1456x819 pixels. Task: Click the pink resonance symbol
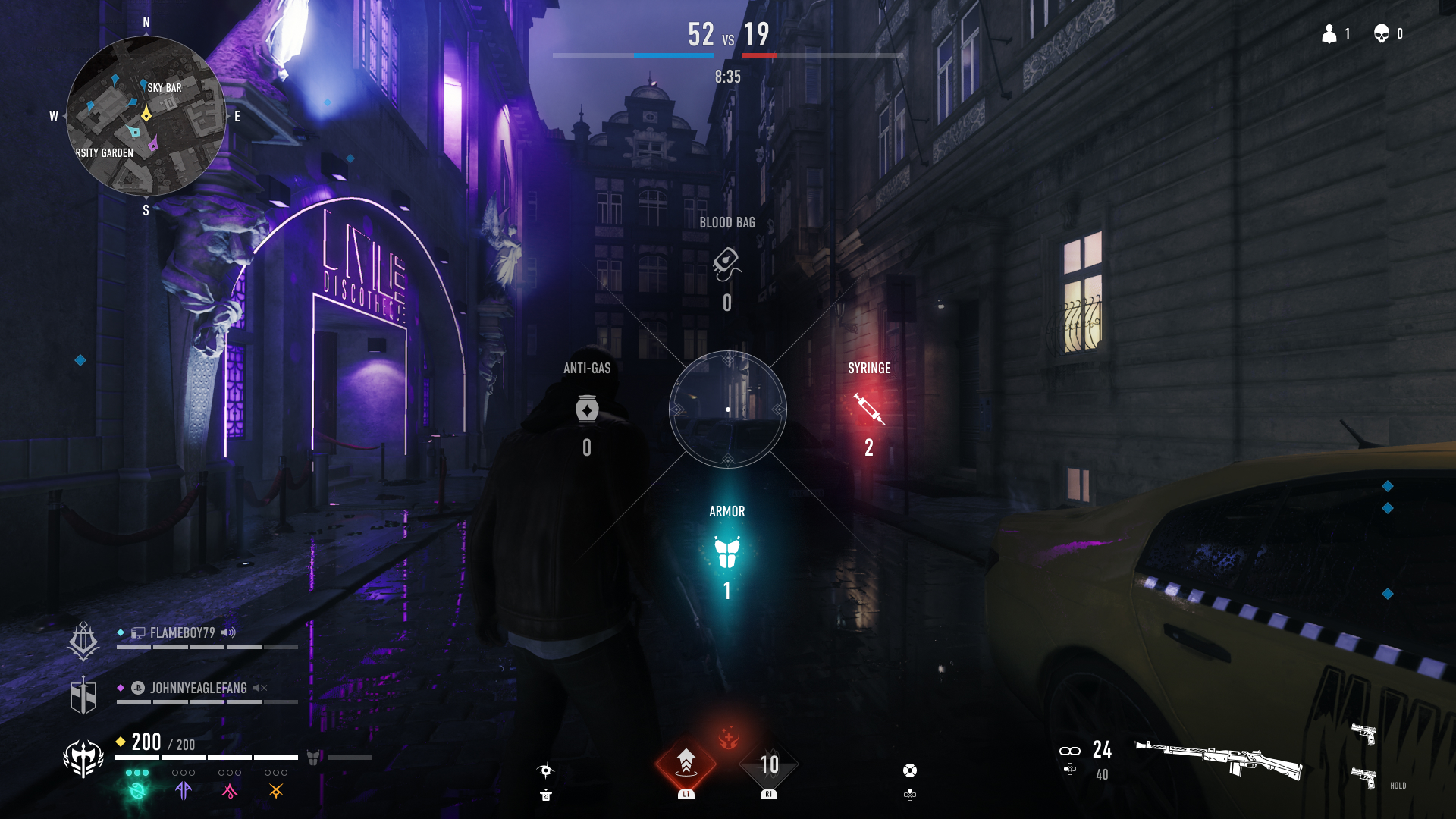tap(229, 791)
